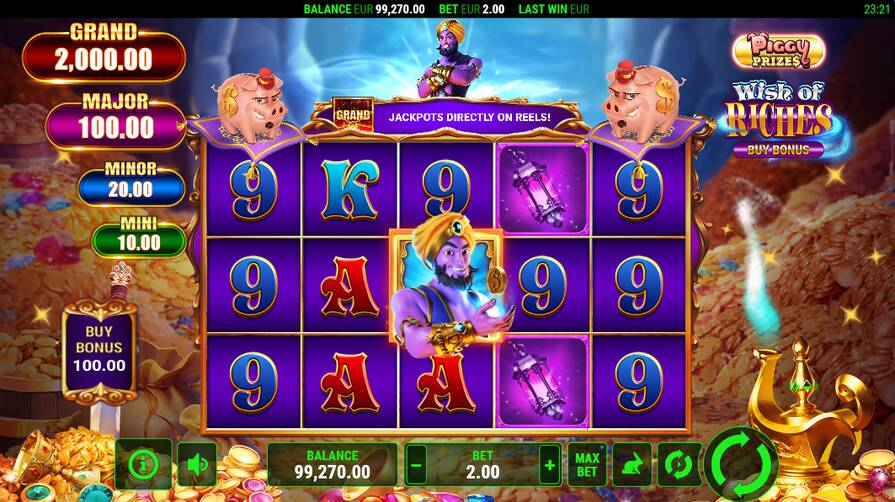Activate the autoplay button

[677, 464]
